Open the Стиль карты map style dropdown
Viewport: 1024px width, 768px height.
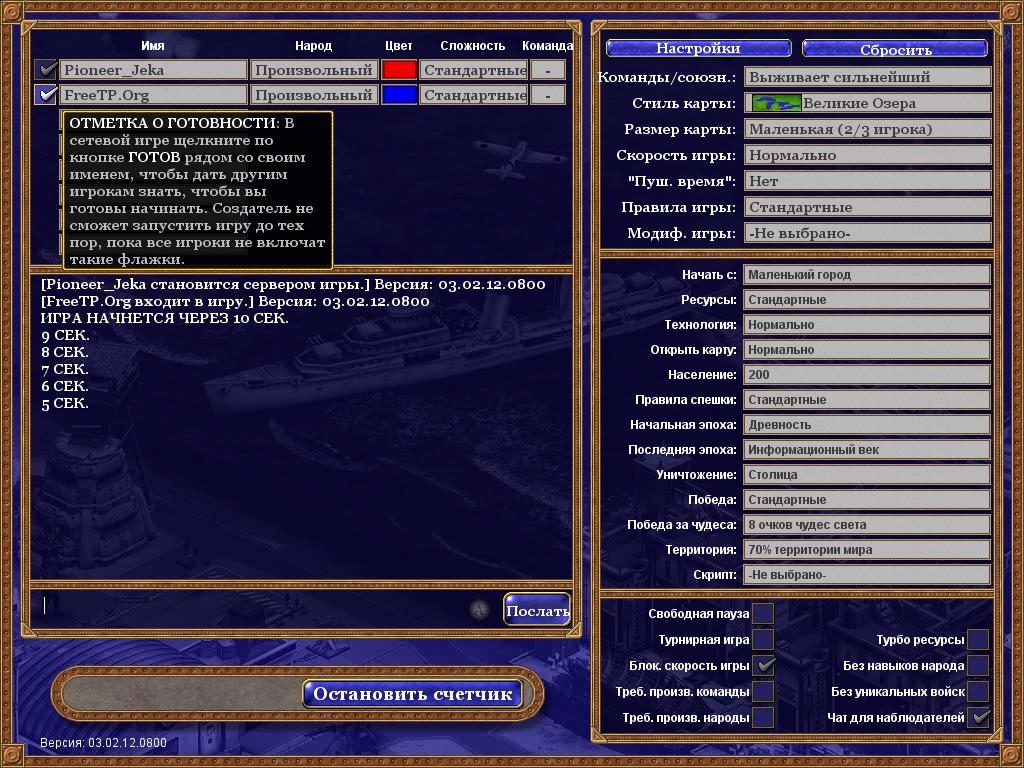pyautogui.click(x=867, y=103)
